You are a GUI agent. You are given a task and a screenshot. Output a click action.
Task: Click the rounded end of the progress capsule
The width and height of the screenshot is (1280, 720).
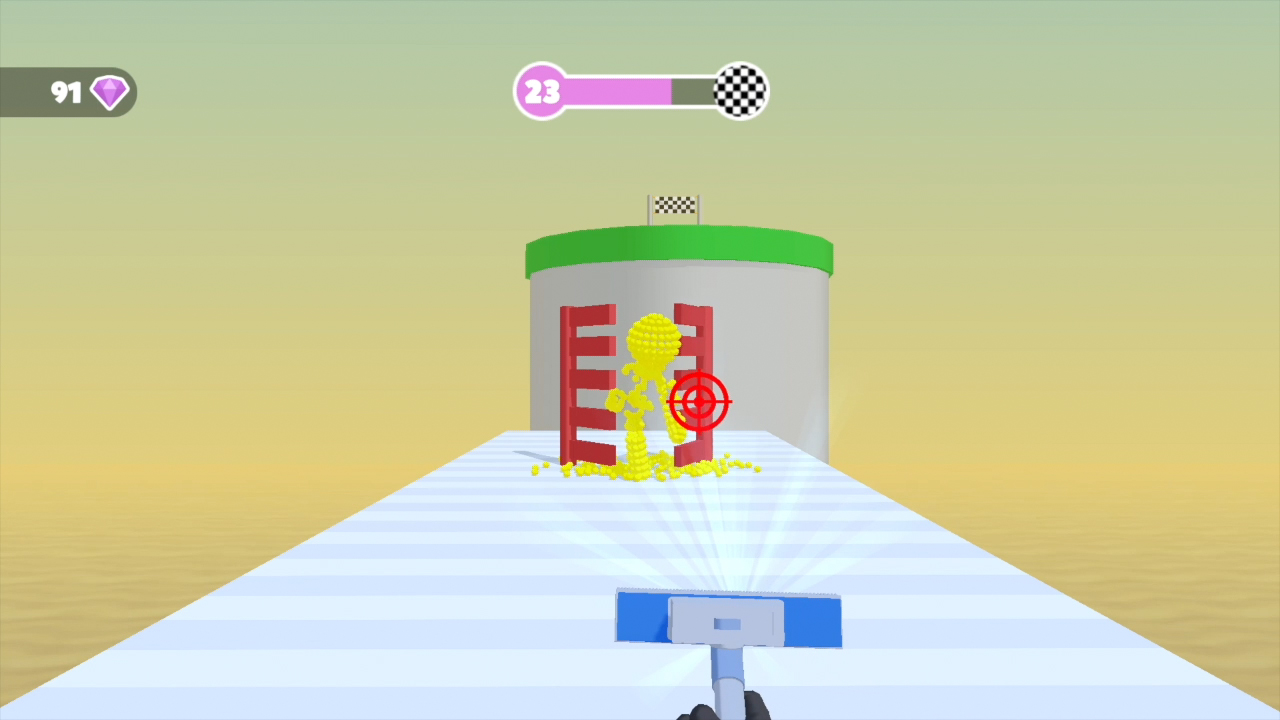click(541, 92)
